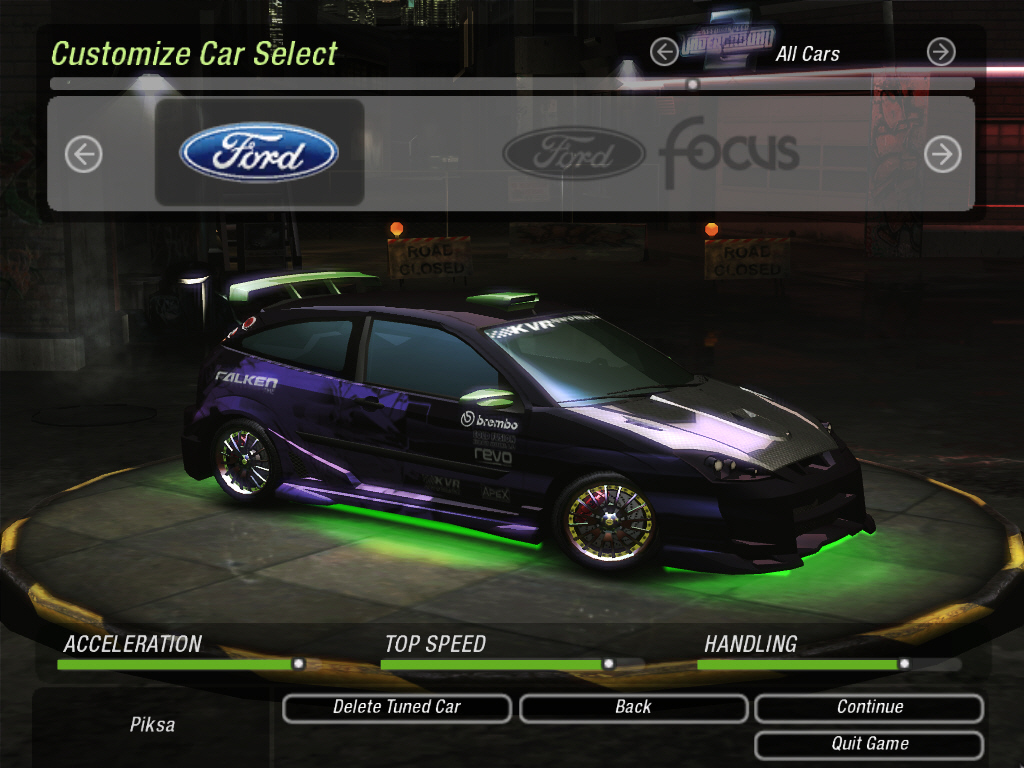Quit the game
This screenshot has height=768, width=1024.
869,745
